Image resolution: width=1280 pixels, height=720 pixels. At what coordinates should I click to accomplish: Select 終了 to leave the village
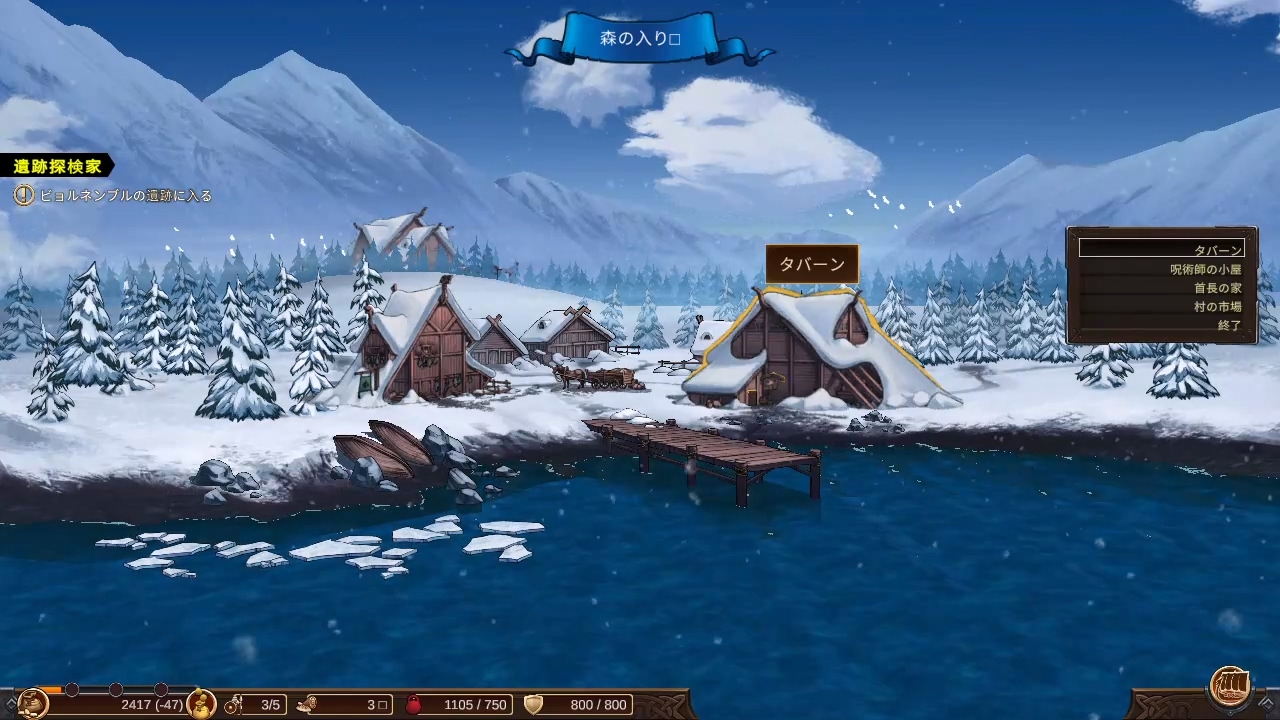point(1162,326)
